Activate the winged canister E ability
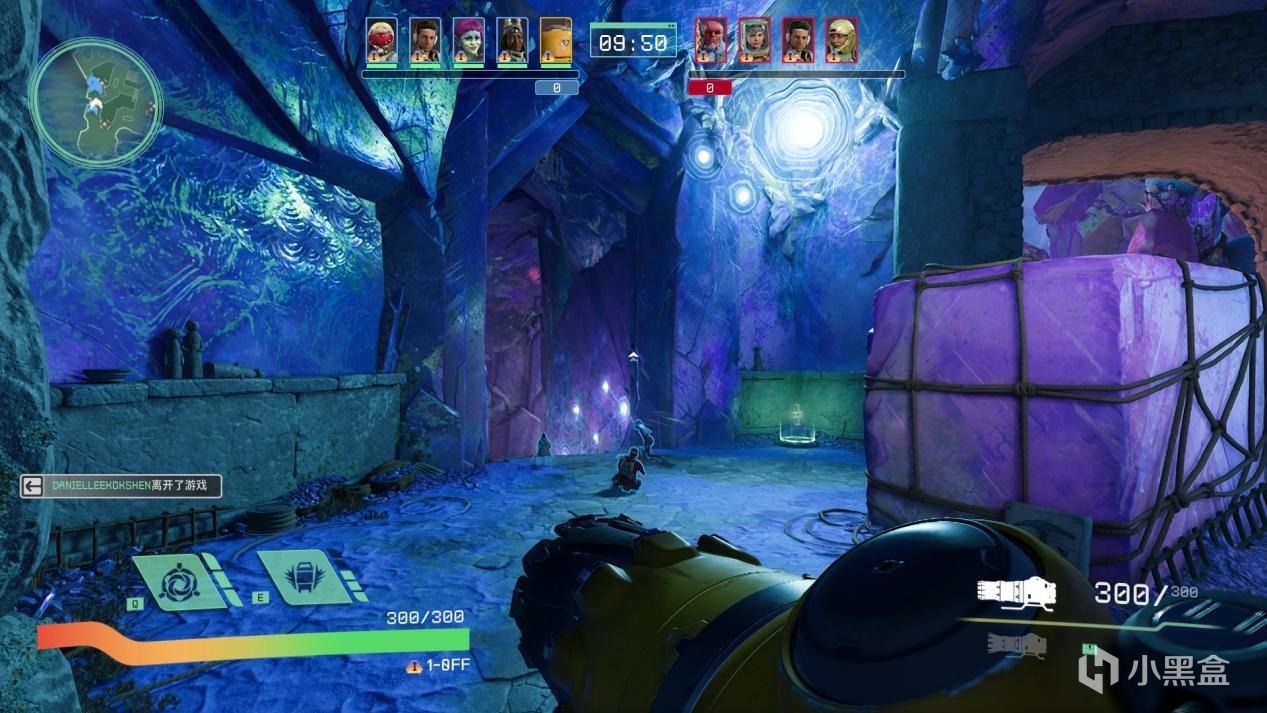Image resolution: width=1267 pixels, height=713 pixels. [301, 577]
